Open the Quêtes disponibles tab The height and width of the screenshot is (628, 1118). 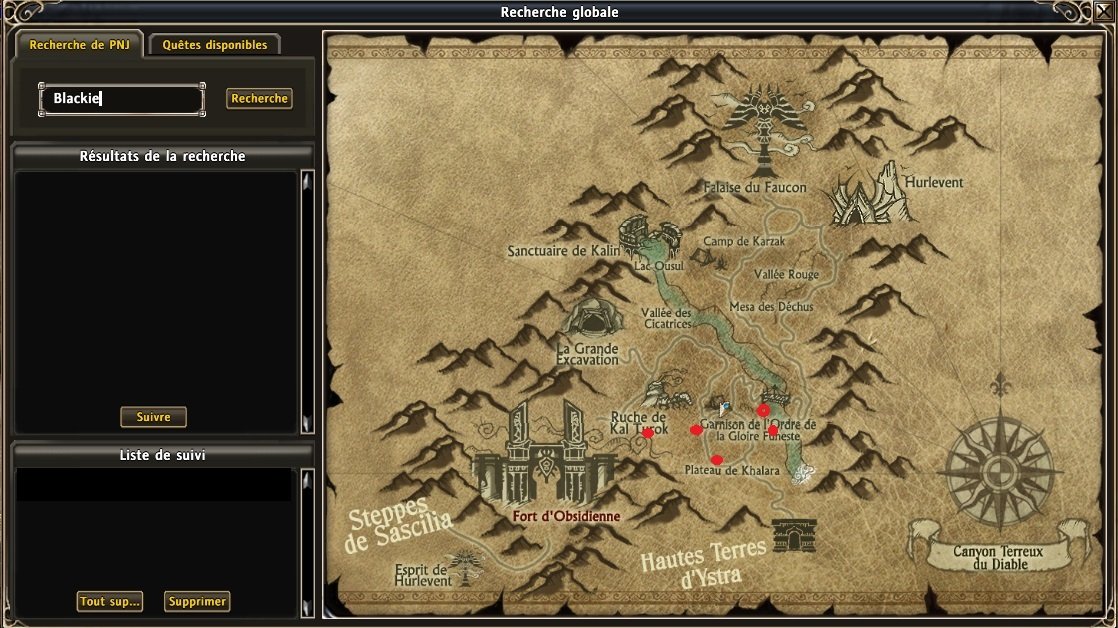tap(215, 45)
